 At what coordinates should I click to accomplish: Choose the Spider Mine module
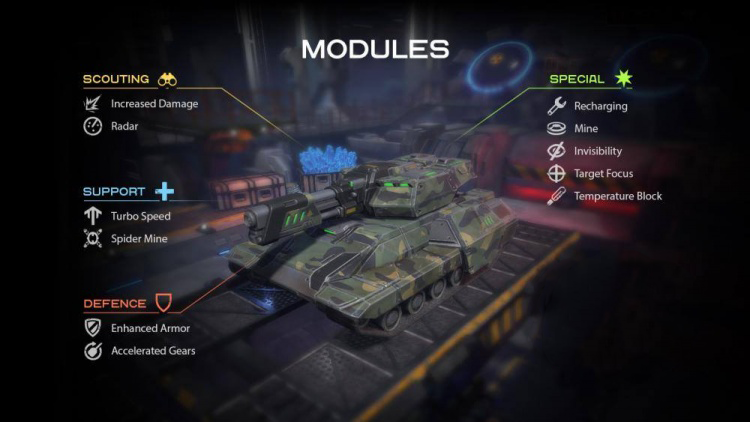pos(140,239)
